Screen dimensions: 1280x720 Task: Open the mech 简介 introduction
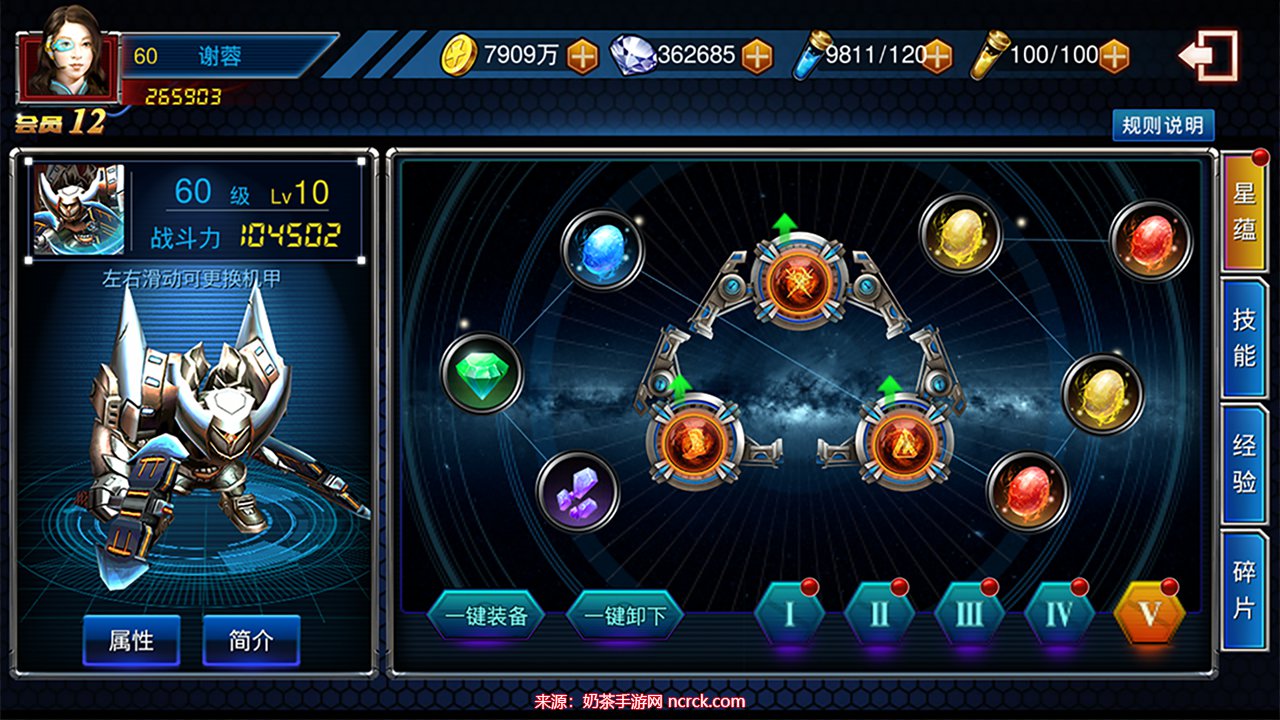[251, 640]
